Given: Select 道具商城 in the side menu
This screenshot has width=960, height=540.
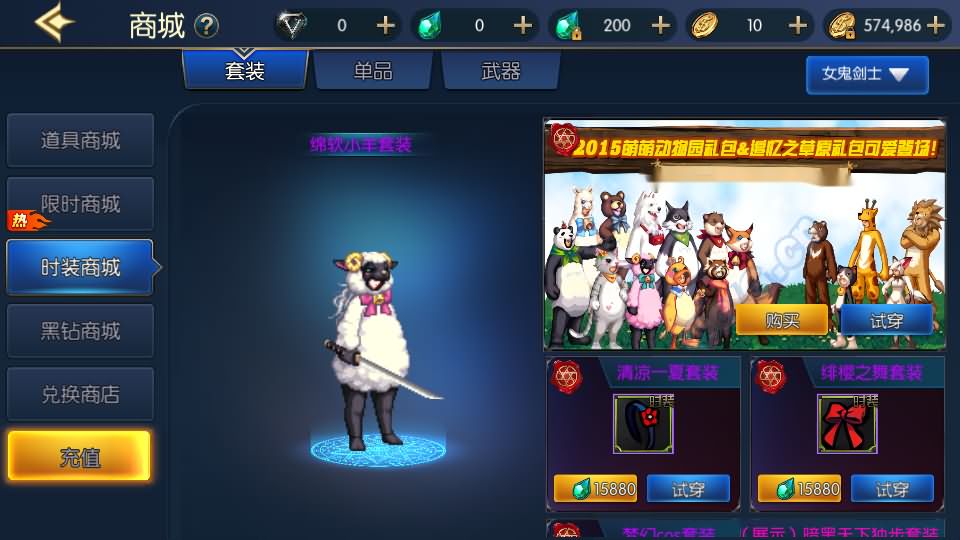Looking at the screenshot, I should (x=80, y=140).
